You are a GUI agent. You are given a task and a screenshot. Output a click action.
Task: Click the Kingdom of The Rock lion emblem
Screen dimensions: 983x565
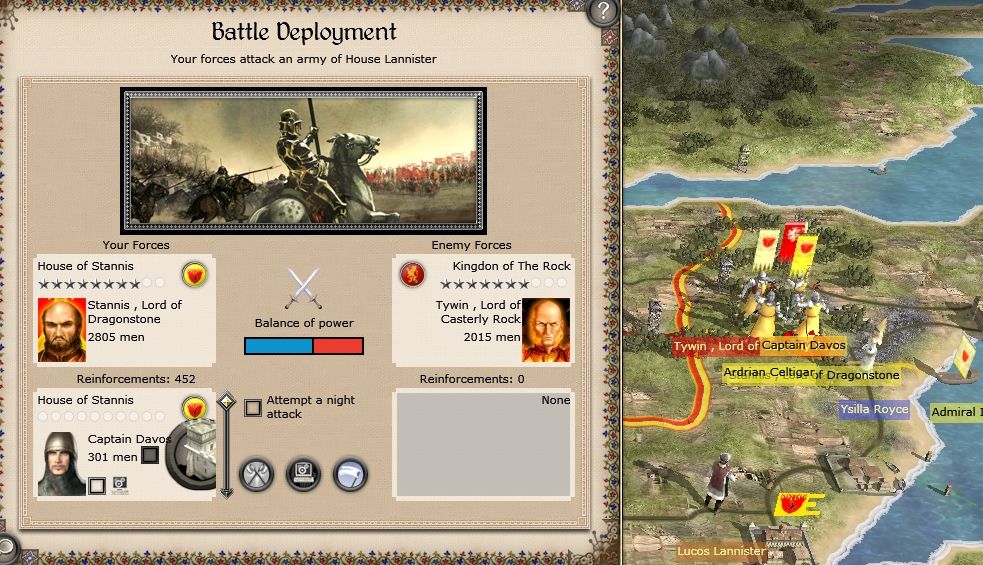[x=410, y=275]
